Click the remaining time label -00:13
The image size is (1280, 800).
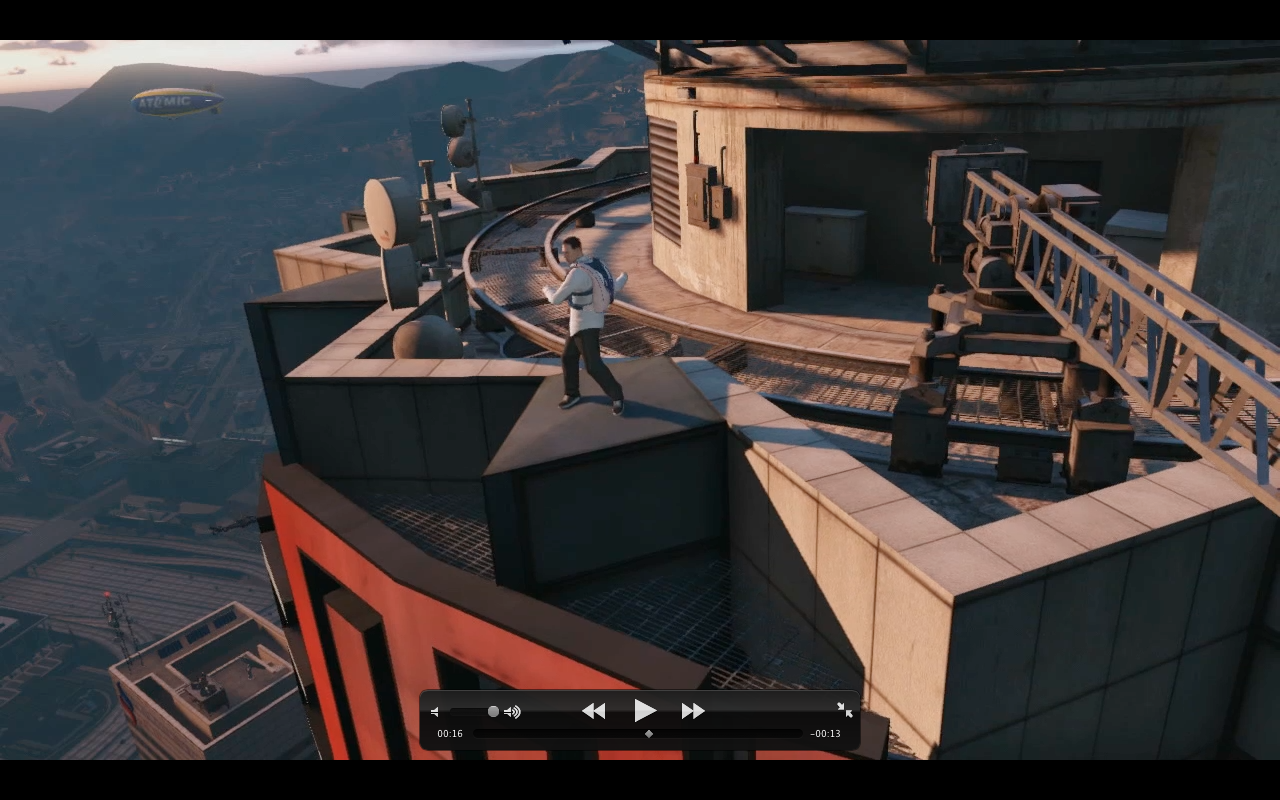(x=827, y=733)
